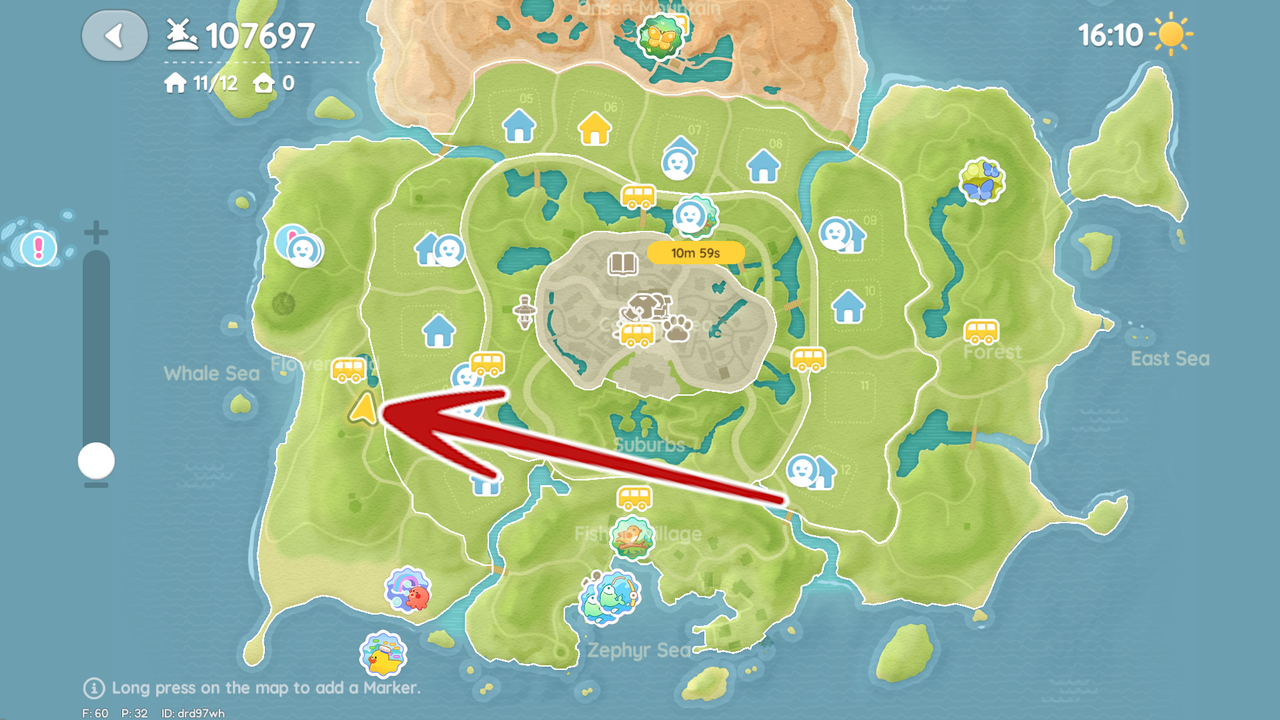Select the bus stop near Forest
Viewport: 1280px width, 720px height.
click(x=981, y=331)
